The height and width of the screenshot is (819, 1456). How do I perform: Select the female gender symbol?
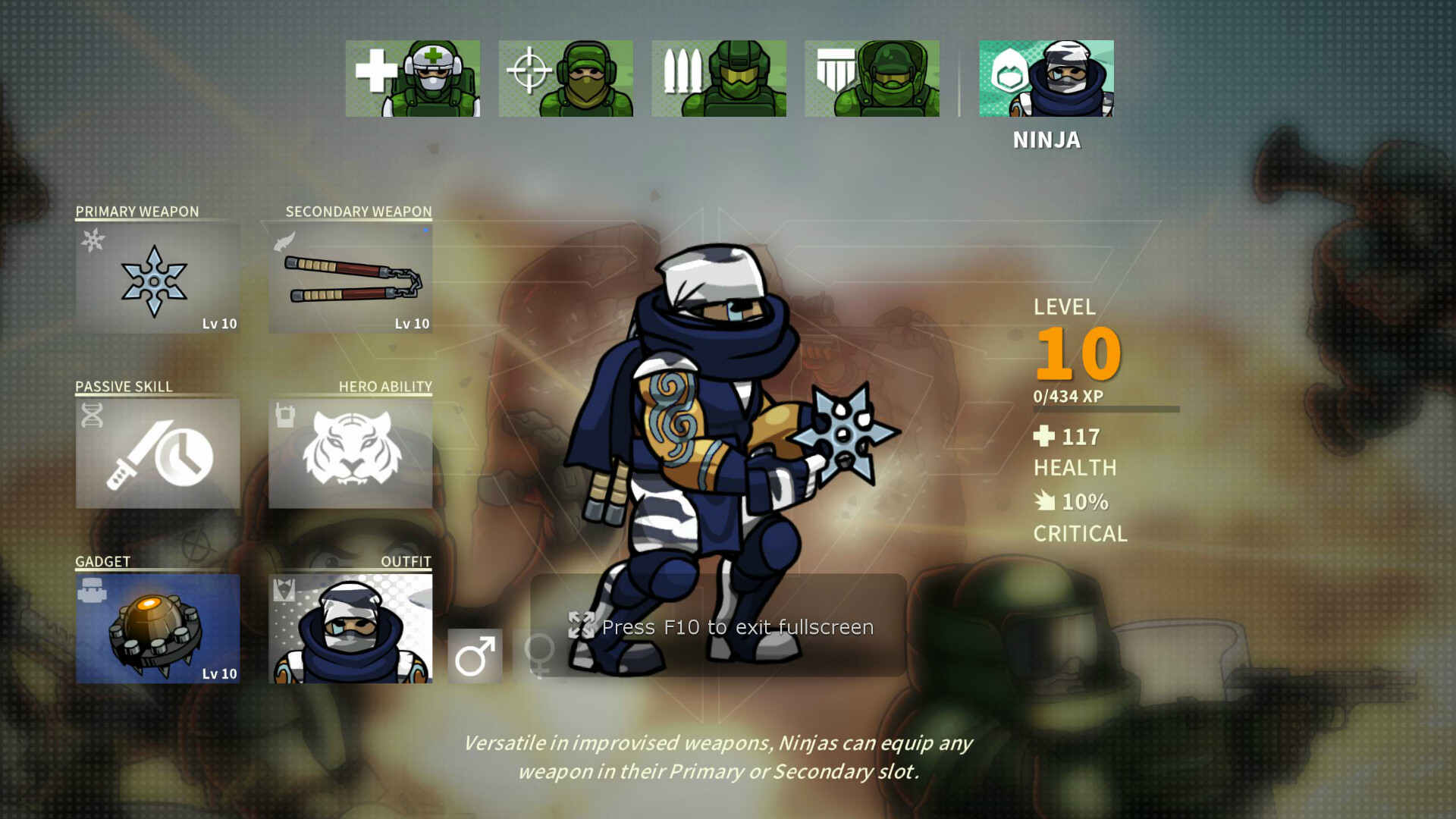click(541, 654)
